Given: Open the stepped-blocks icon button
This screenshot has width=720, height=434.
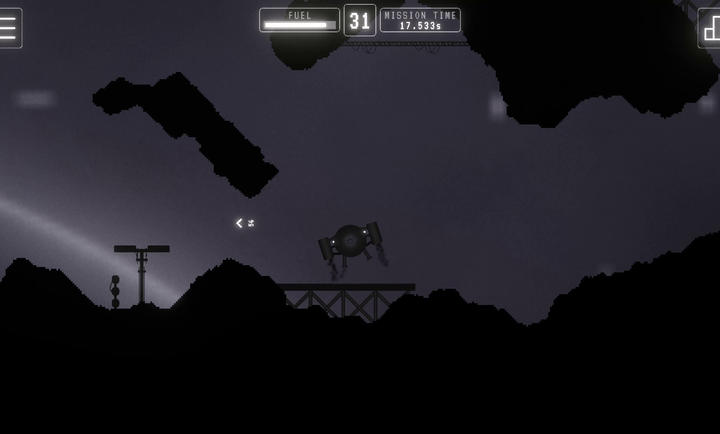Looking at the screenshot, I should tap(710, 28).
